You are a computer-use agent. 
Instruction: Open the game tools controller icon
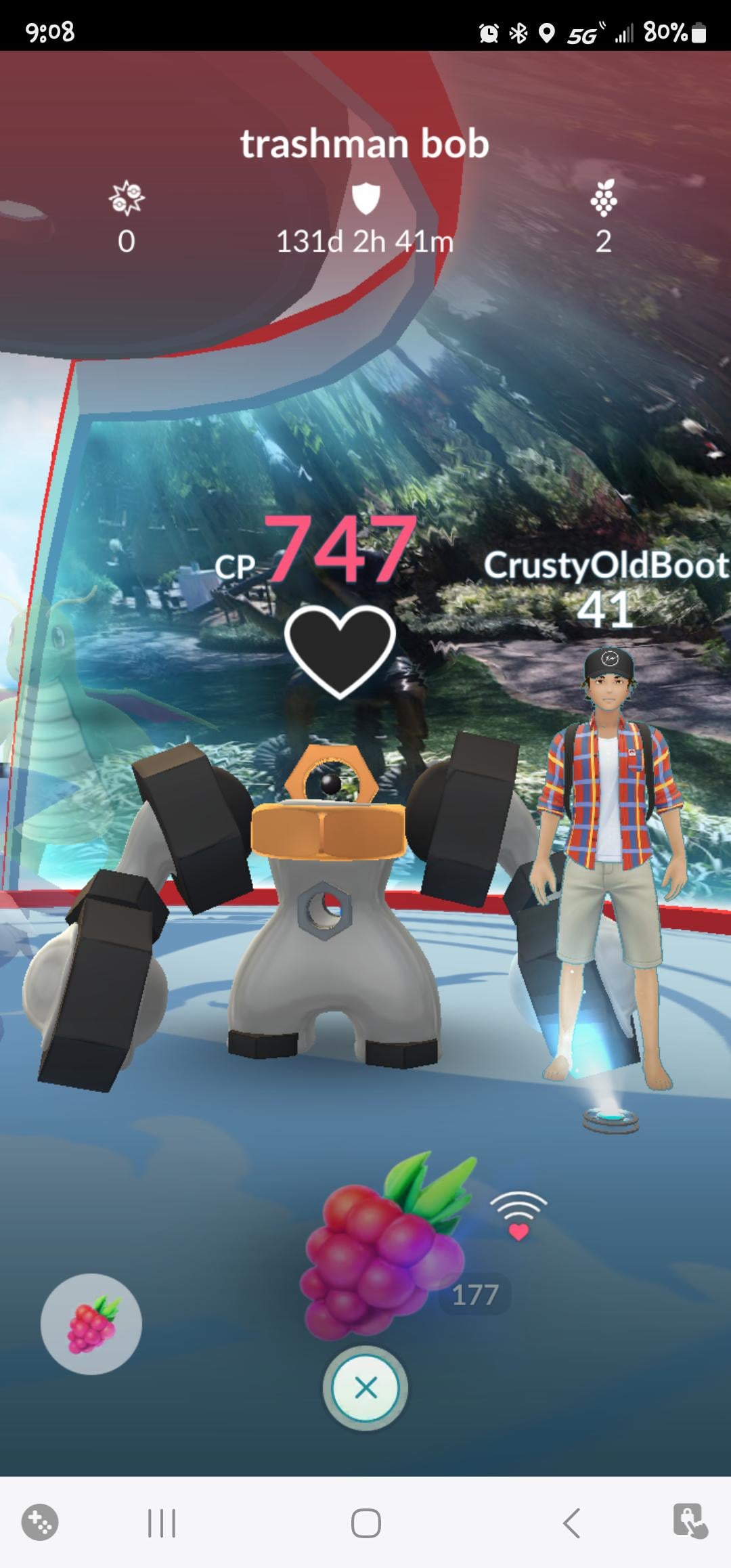pos(40,1523)
